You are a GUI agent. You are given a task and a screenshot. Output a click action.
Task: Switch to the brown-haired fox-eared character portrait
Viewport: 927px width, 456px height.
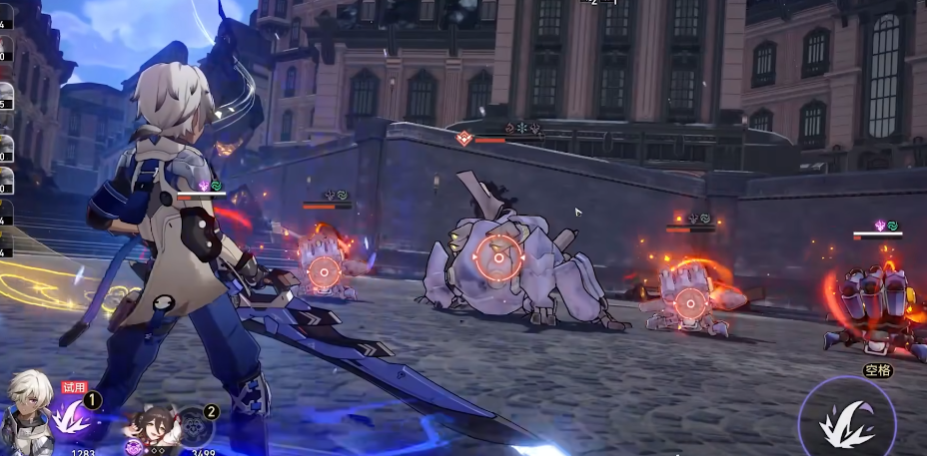152,427
